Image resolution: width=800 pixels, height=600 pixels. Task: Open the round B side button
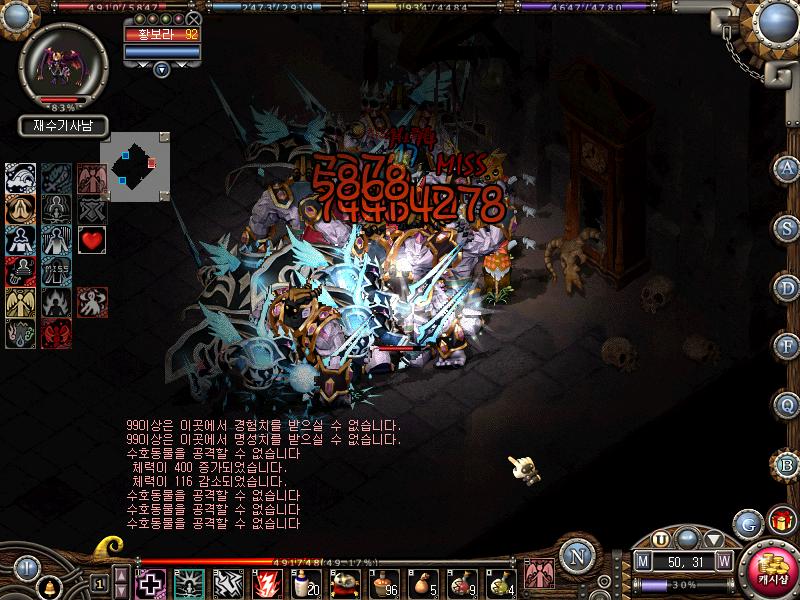coord(788,463)
